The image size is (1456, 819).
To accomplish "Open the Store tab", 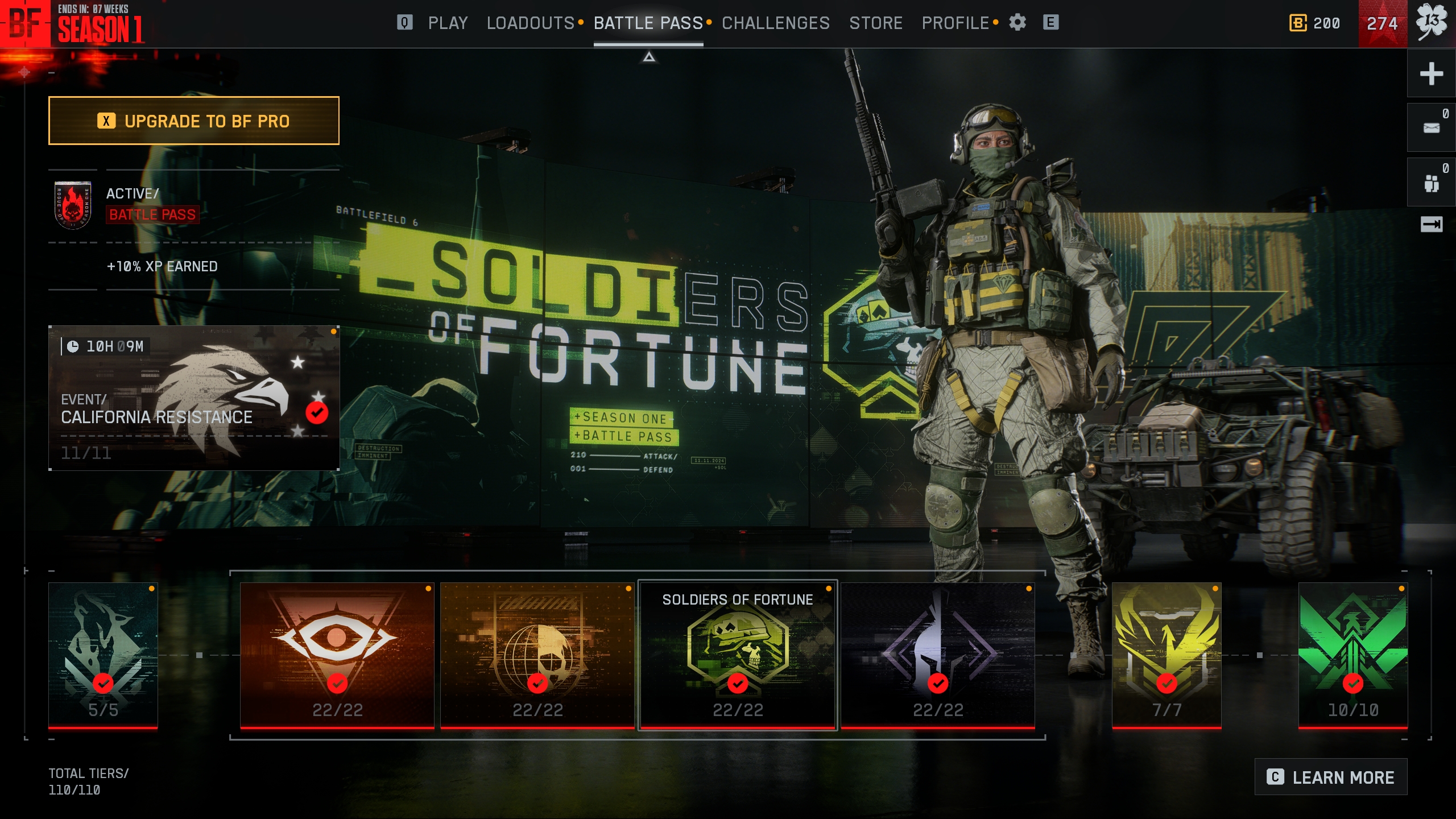I will coord(875,23).
